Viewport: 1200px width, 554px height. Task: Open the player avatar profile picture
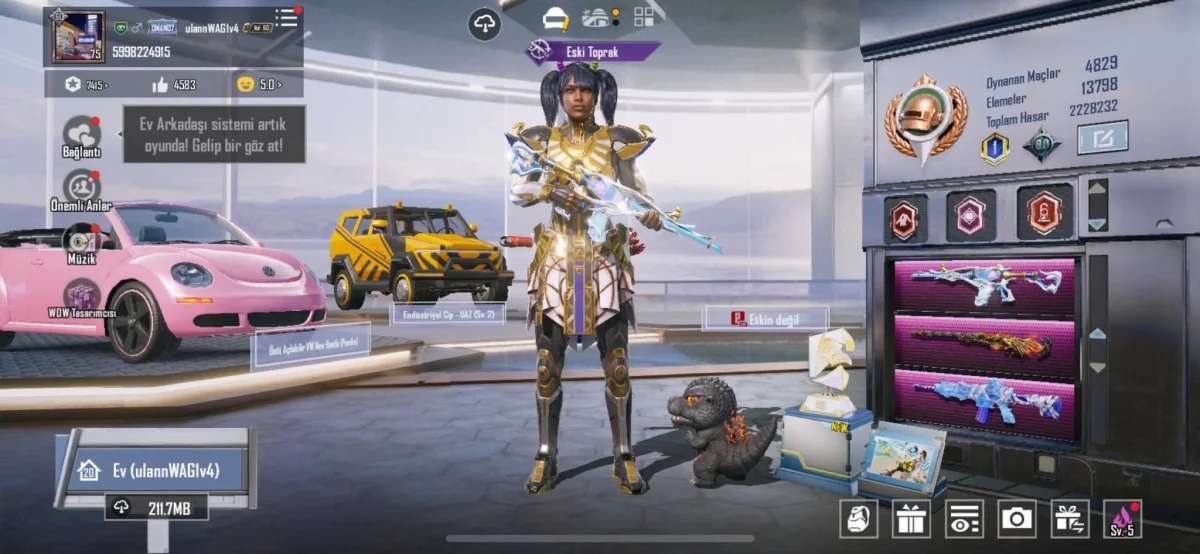(x=78, y=37)
